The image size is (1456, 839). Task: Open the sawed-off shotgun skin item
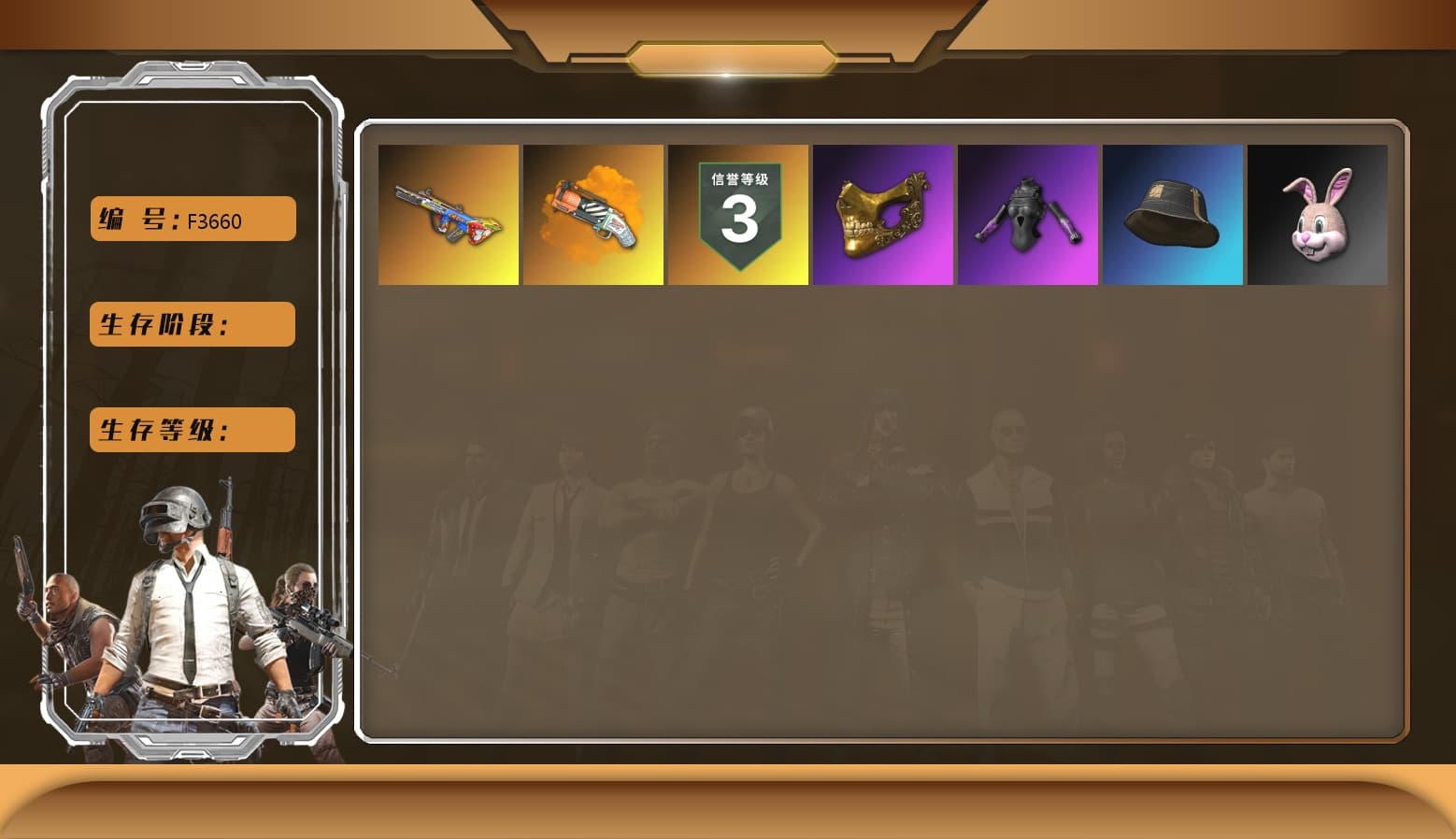pyautogui.click(x=593, y=214)
